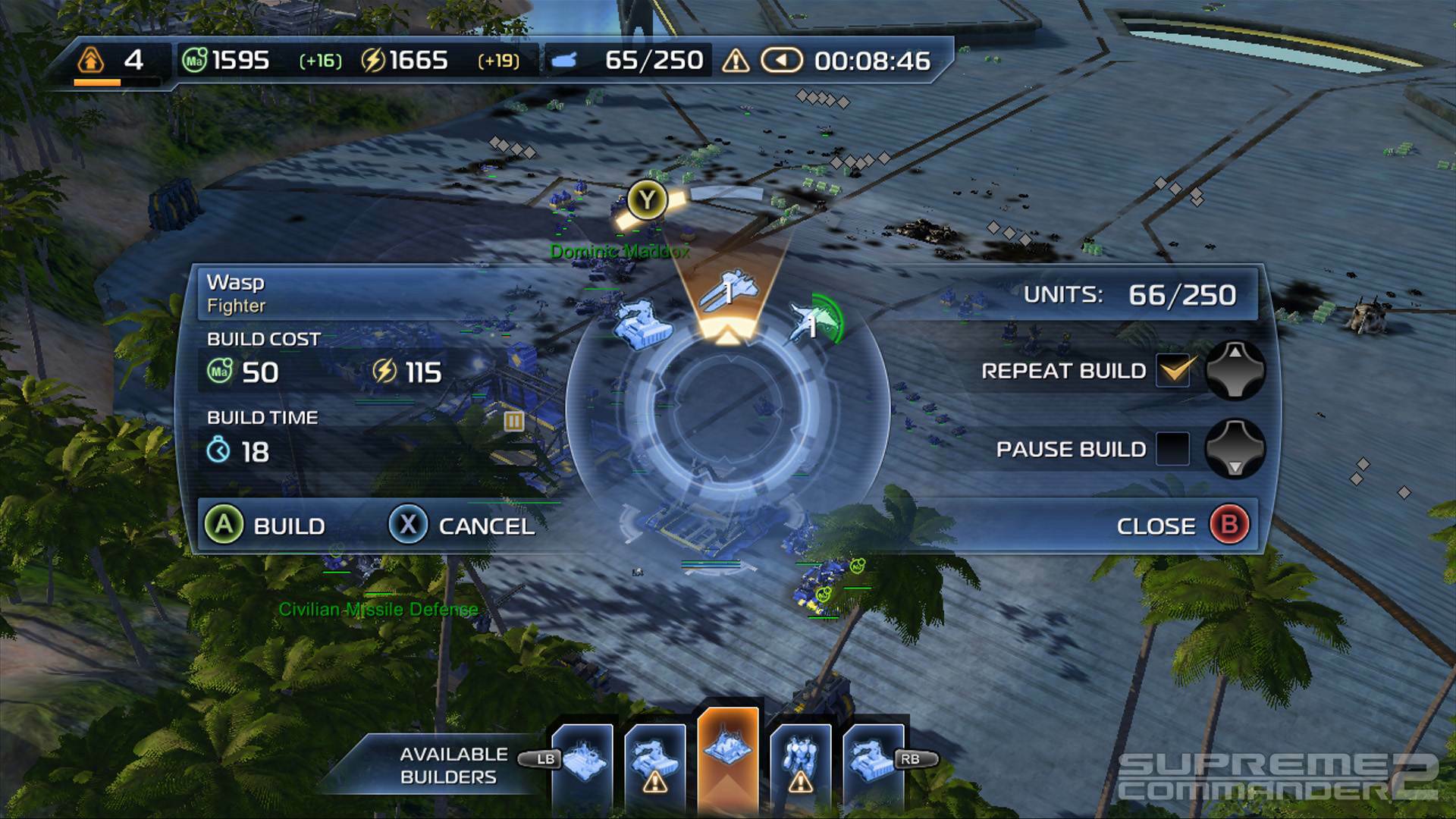This screenshot has width=1456, height=819.
Task: Enable the Pause Build checkbox
Action: click(x=1172, y=449)
